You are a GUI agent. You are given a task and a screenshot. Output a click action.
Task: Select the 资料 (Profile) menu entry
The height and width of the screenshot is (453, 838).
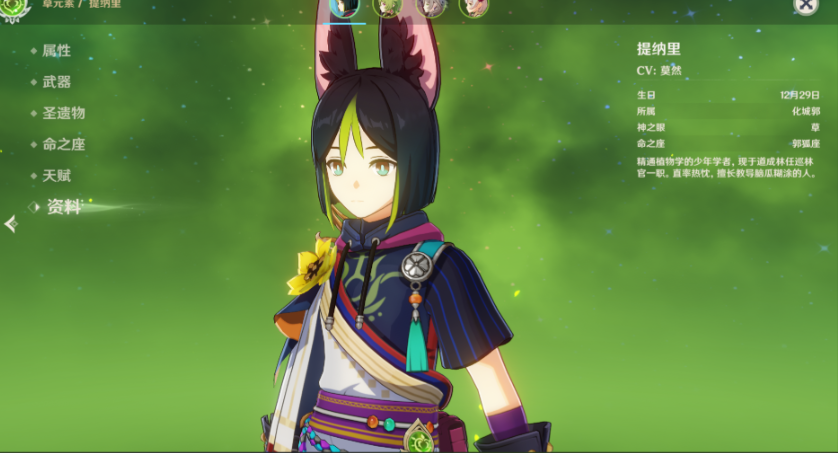click(x=63, y=207)
